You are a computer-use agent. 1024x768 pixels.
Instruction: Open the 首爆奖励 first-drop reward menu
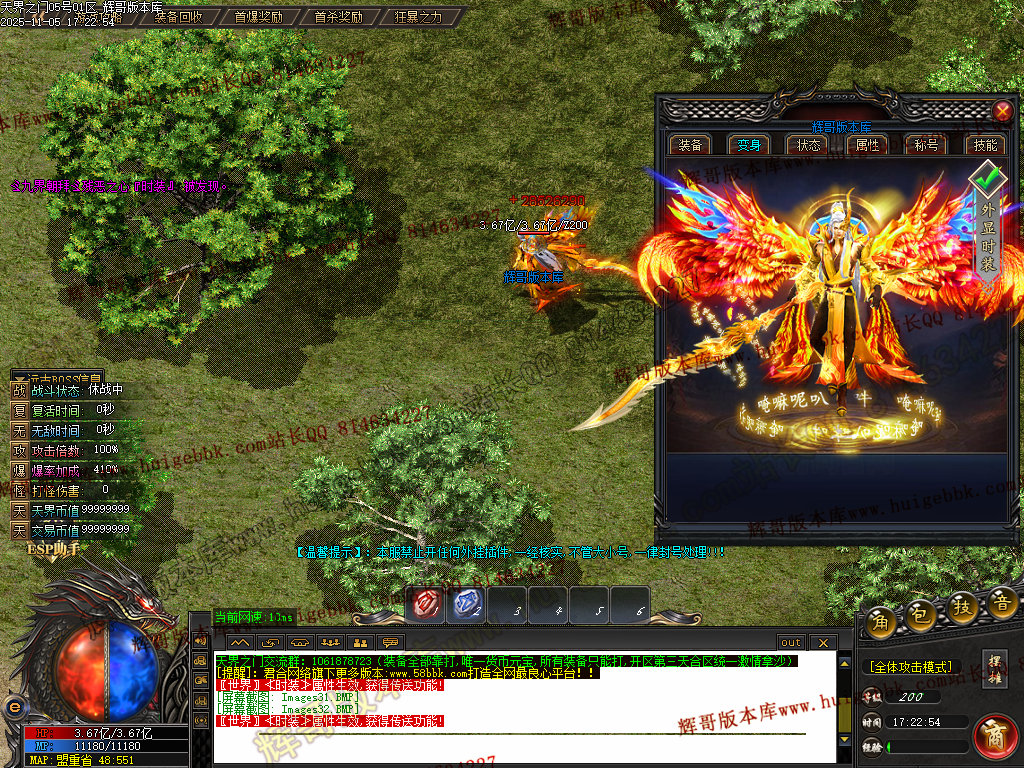tap(258, 17)
